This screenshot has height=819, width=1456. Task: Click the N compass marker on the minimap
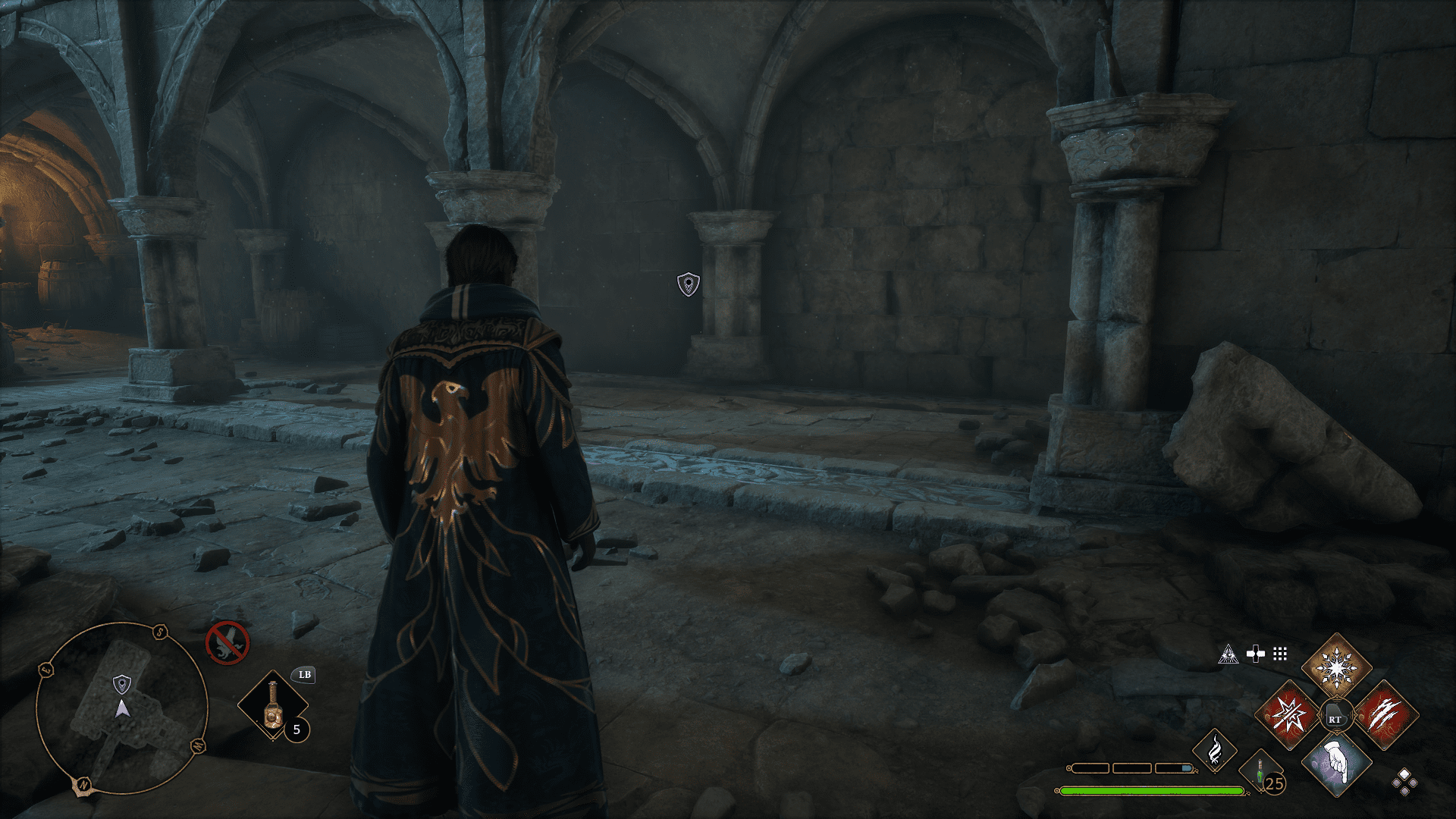tap(83, 783)
